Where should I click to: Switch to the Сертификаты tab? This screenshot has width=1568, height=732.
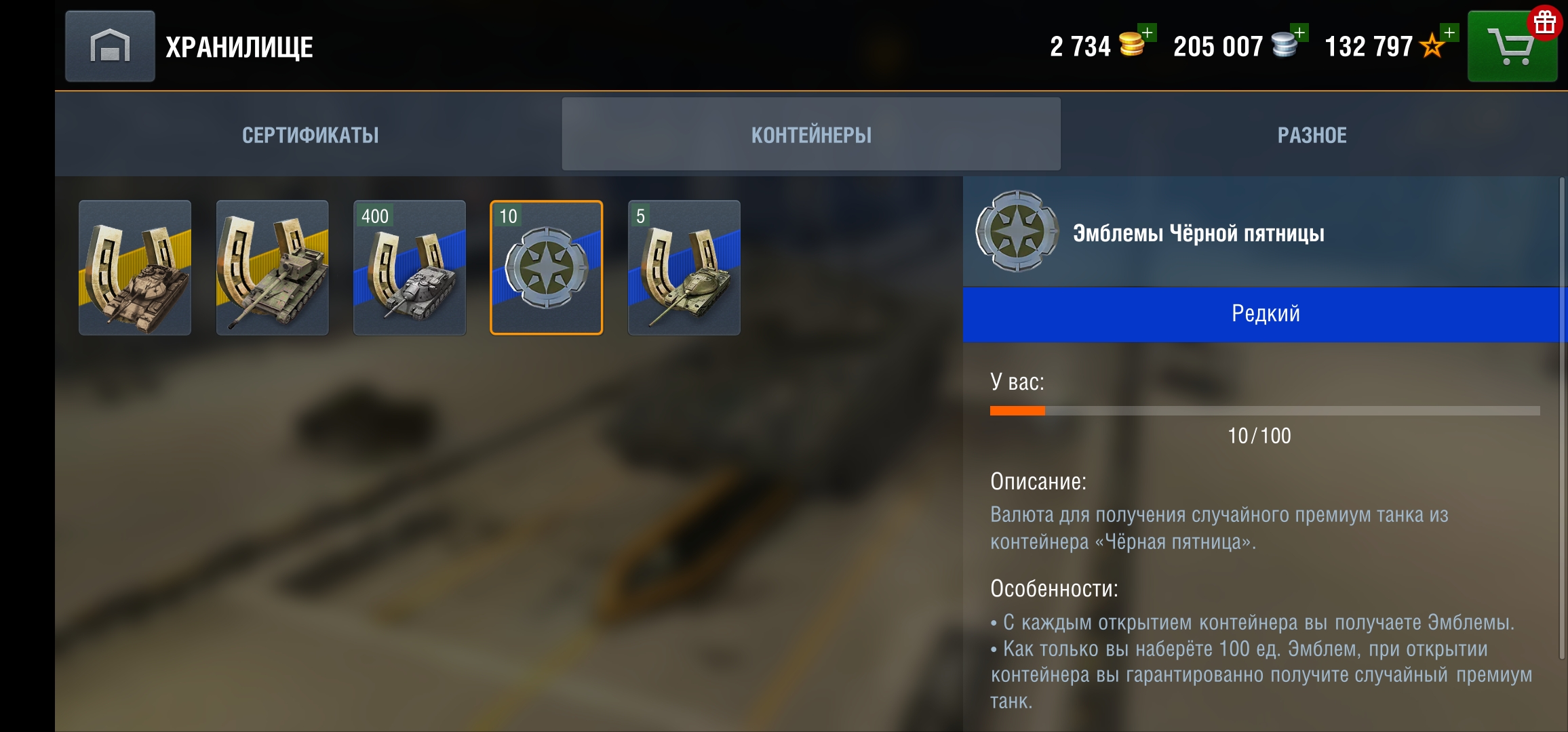[x=309, y=134]
